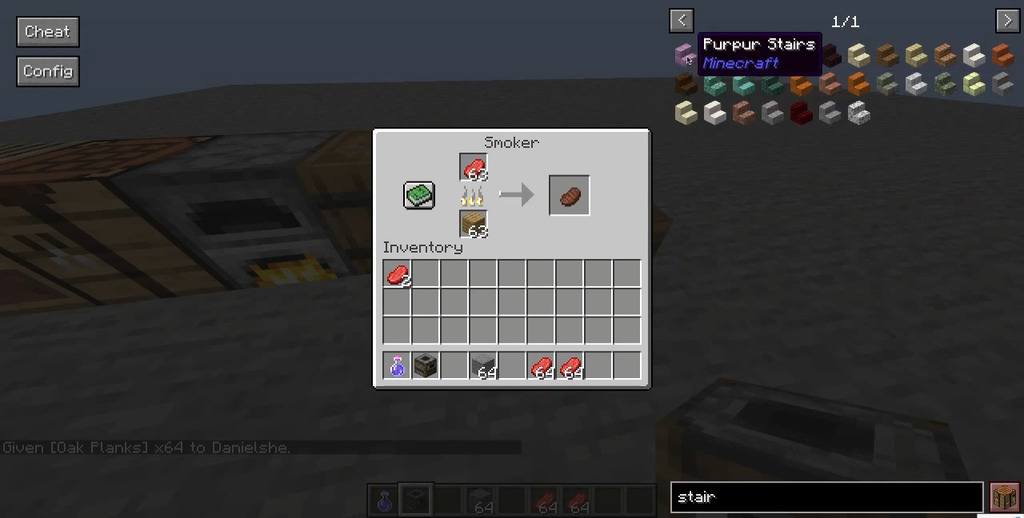Pick the dark red nether brick stairs

click(x=801, y=113)
